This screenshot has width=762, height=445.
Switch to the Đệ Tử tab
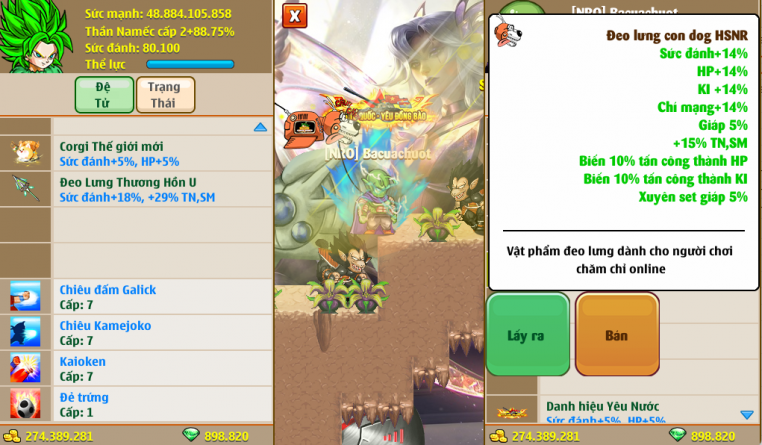click(104, 95)
